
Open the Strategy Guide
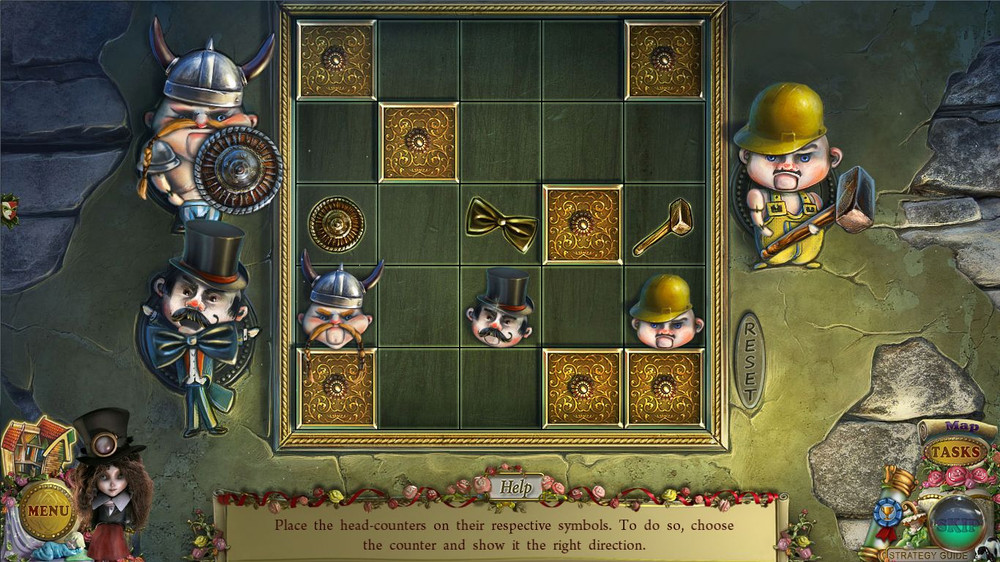pyautogui.click(x=927, y=555)
